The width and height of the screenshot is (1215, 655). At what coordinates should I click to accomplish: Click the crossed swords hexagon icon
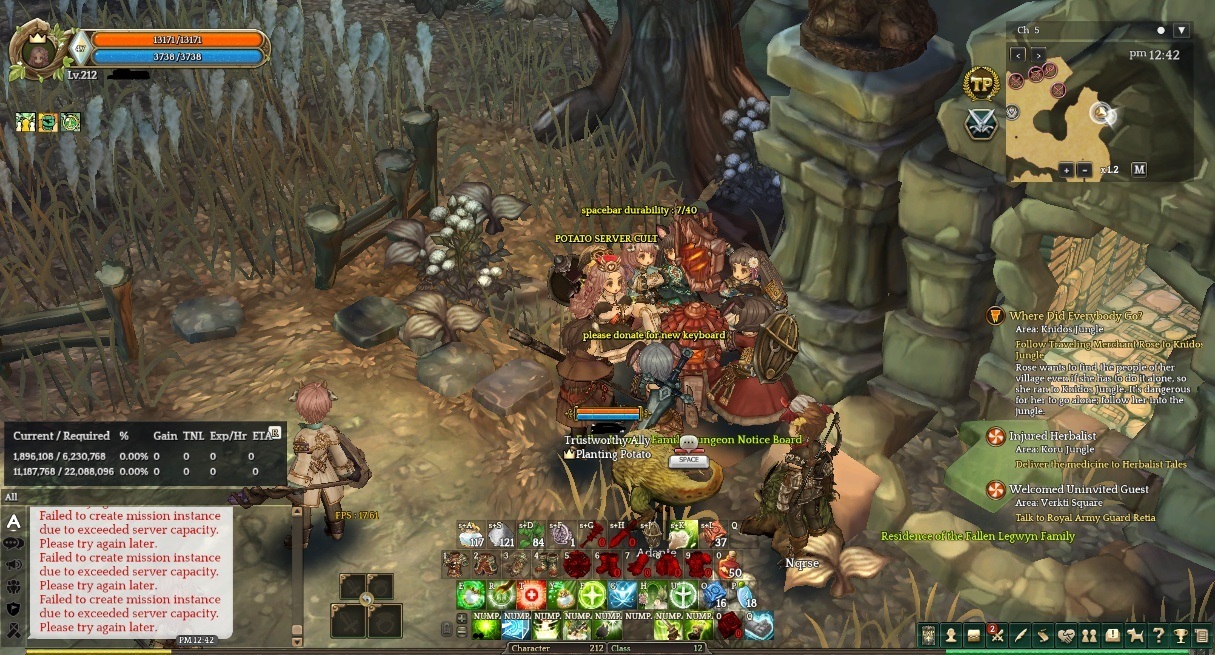pos(981,124)
